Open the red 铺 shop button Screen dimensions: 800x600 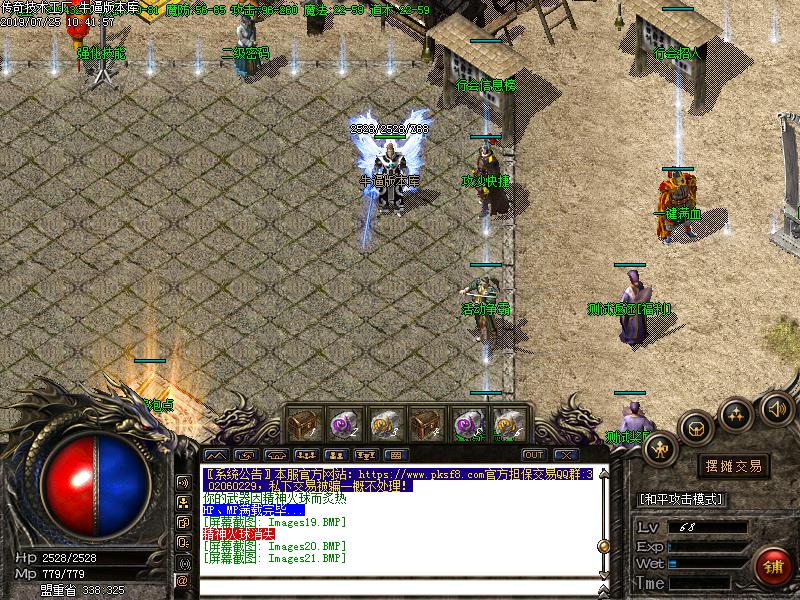point(771,565)
